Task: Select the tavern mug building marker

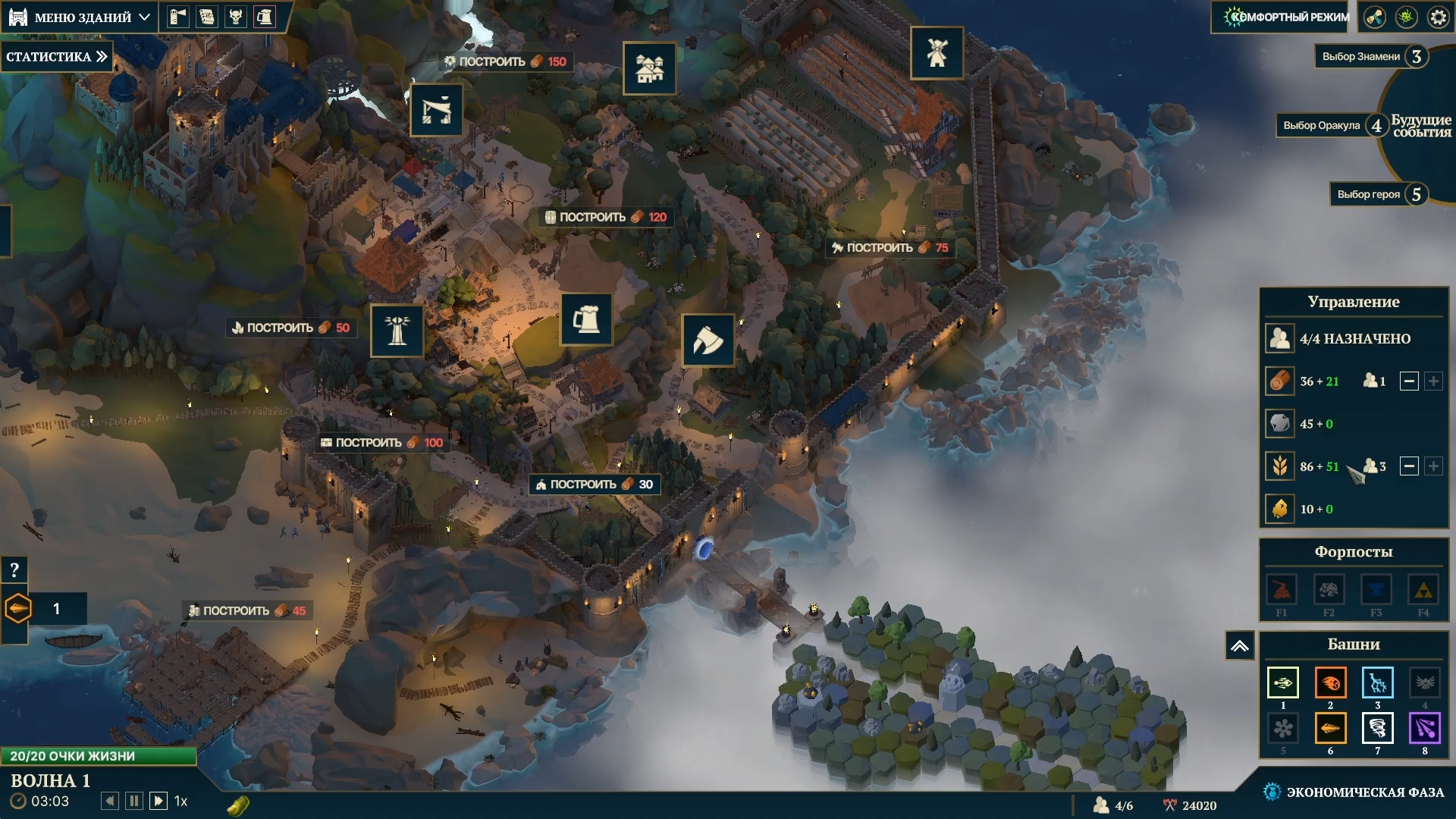Action: click(586, 319)
